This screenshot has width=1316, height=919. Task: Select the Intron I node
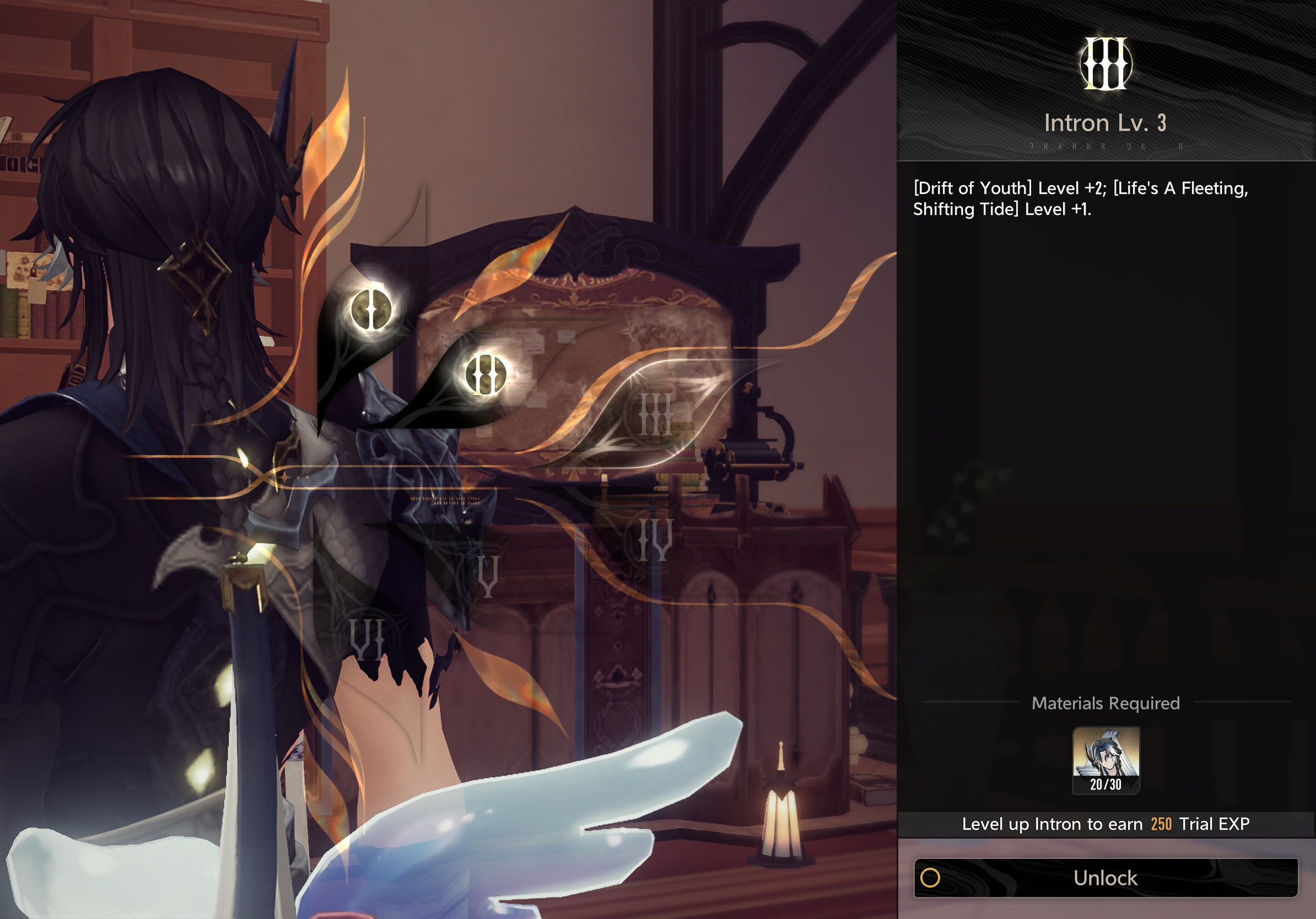[x=371, y=310]
